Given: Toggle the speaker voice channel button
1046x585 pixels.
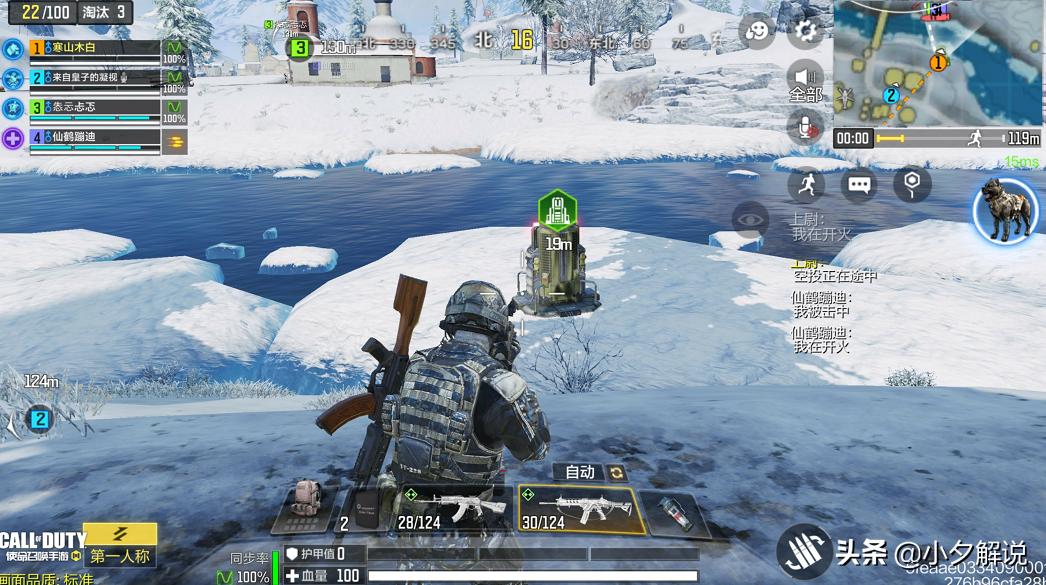Looking at the screenshot, I should 805,78.
